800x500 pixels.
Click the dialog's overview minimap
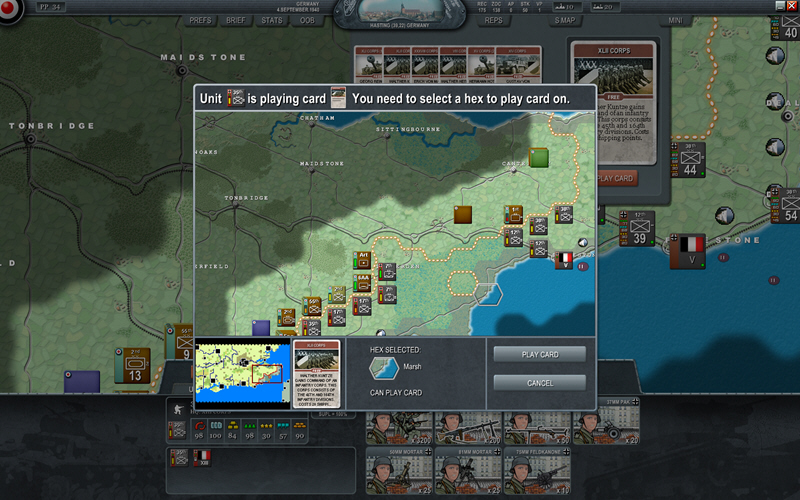click(241, 373)
